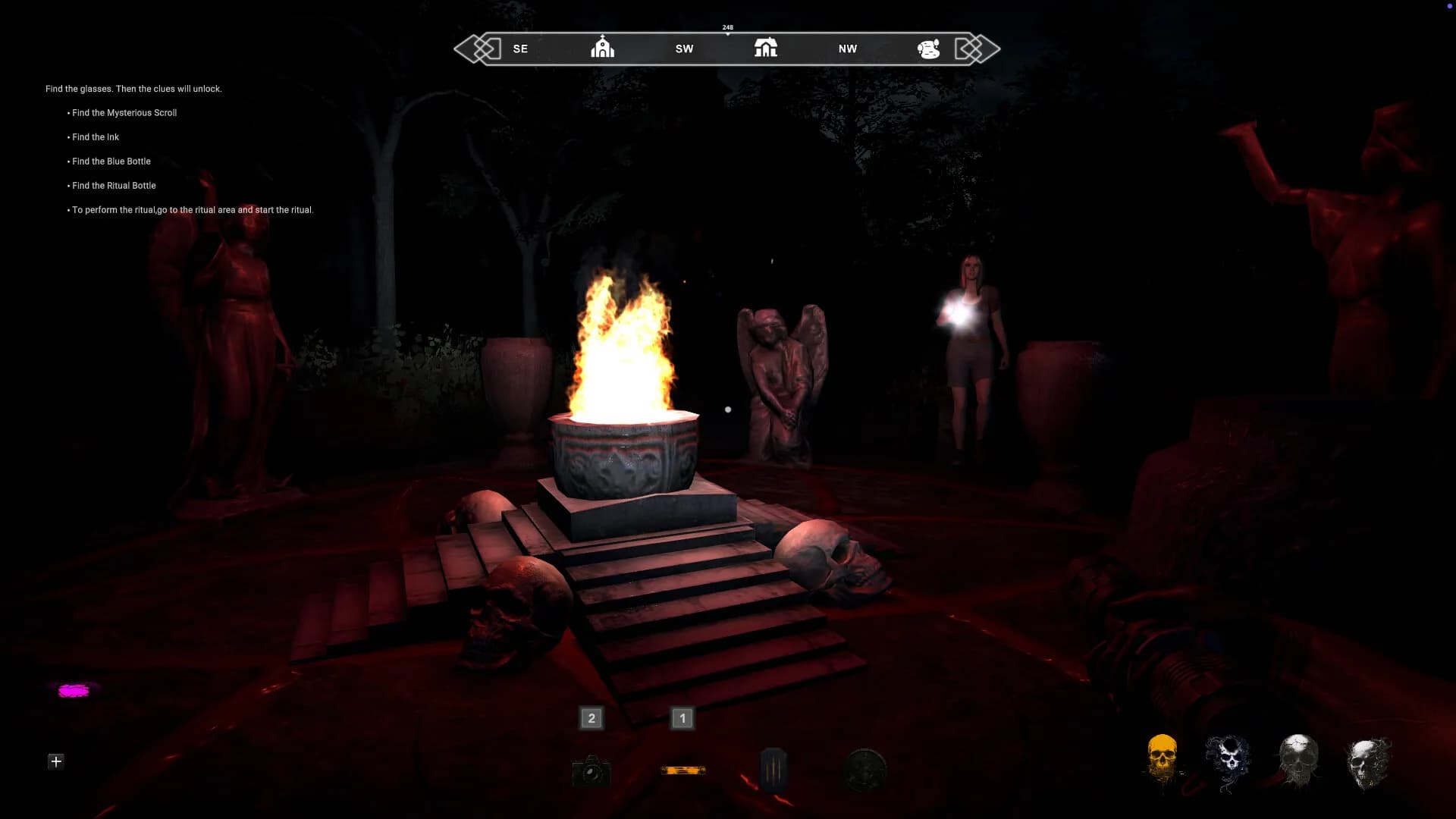Select the NW direction label
This screenshot has width=1456, height=819.
(846, 48)
